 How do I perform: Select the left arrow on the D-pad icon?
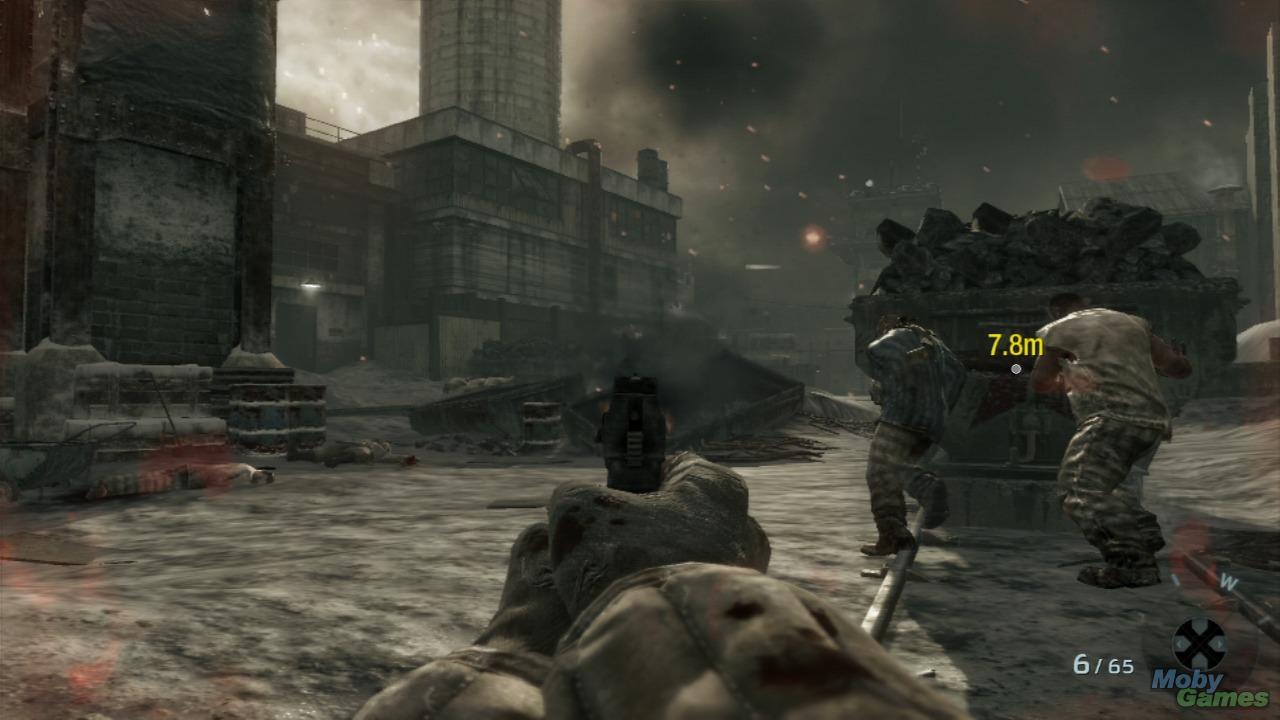click(x=1178, y=644)
